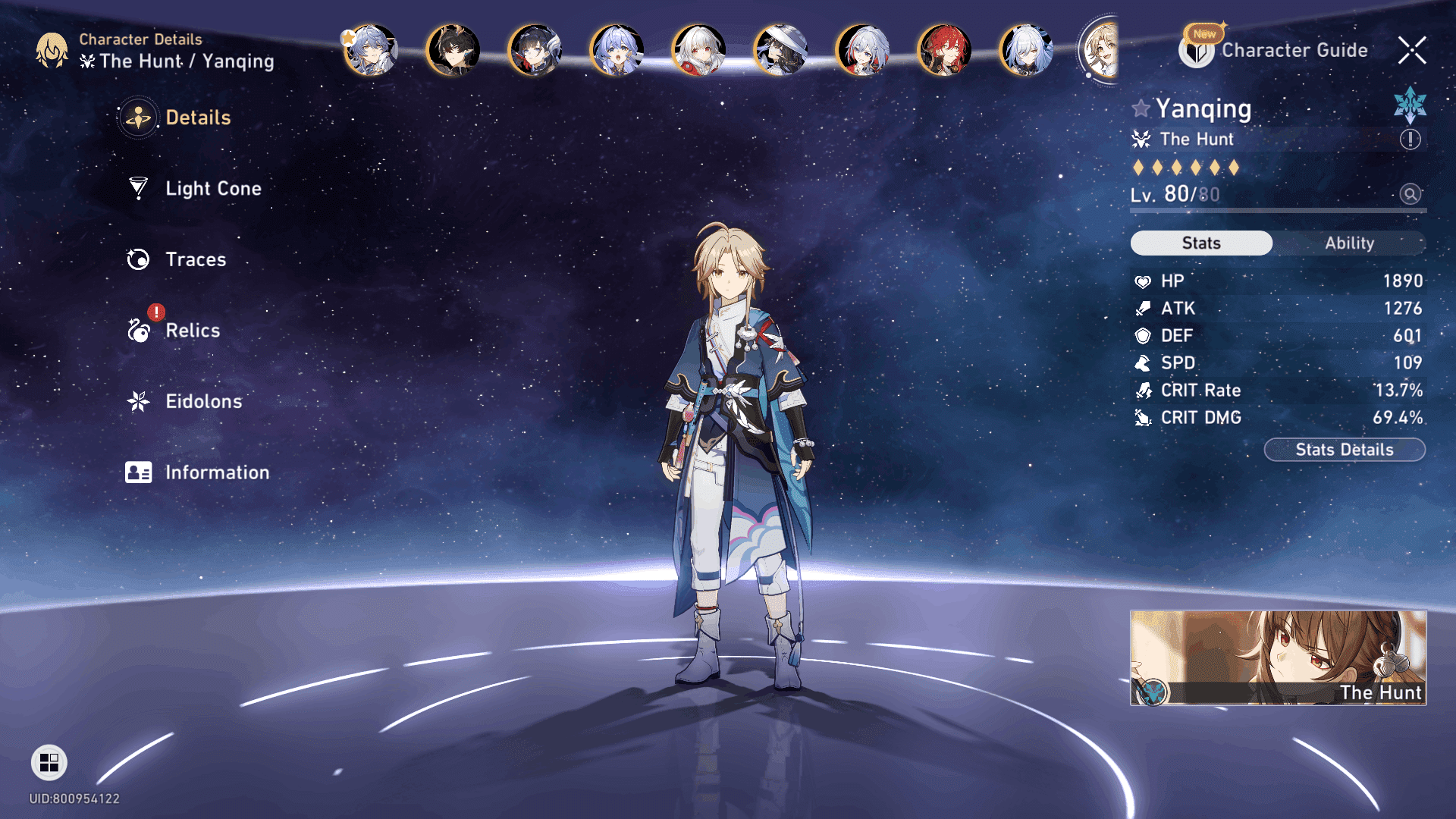Open The Hunt light cone thumbnail
The height and width of the screenshot is (819, 1456).
pyautogui.click(x=1278, y=657)
